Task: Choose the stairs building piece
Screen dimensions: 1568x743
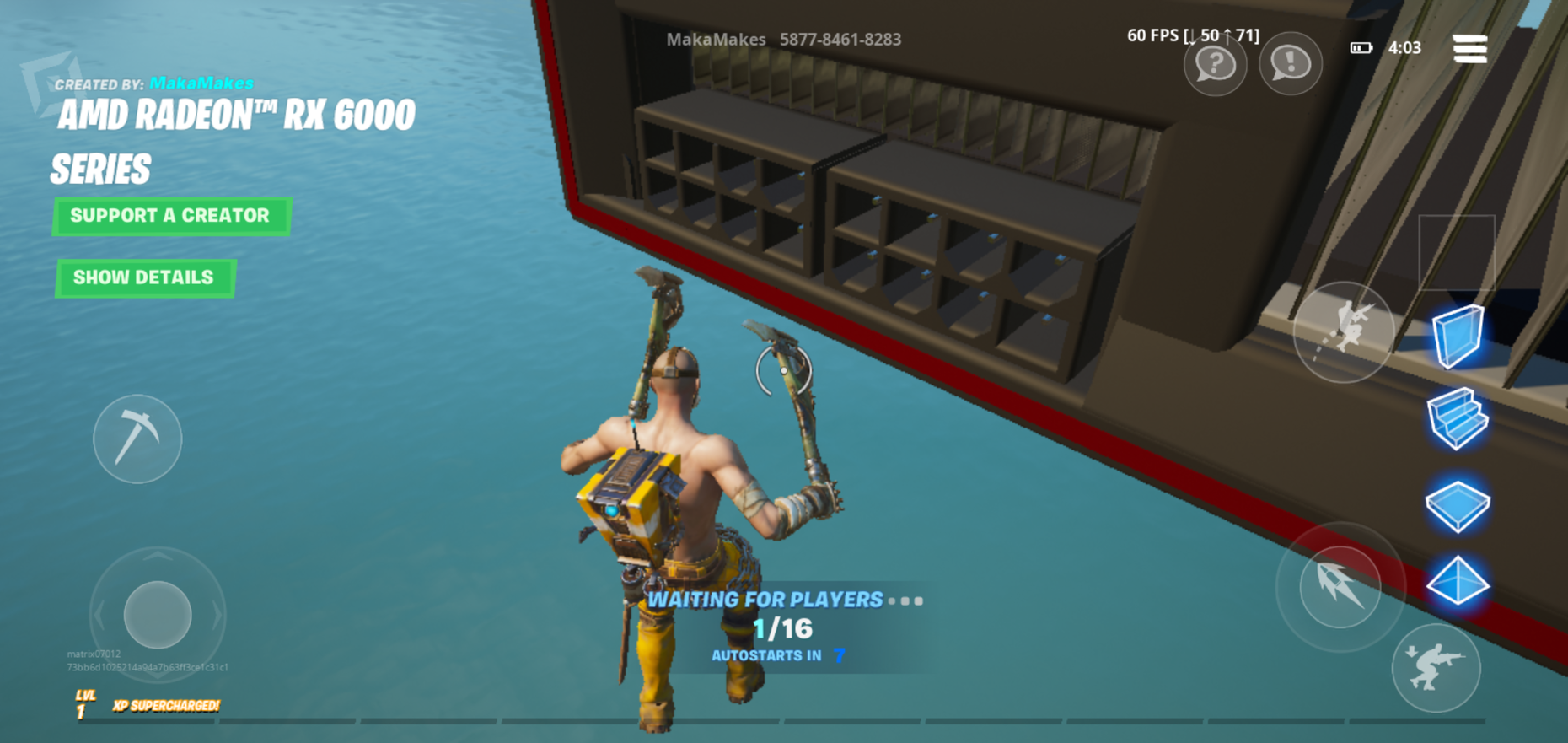Action: (1458, 418)
